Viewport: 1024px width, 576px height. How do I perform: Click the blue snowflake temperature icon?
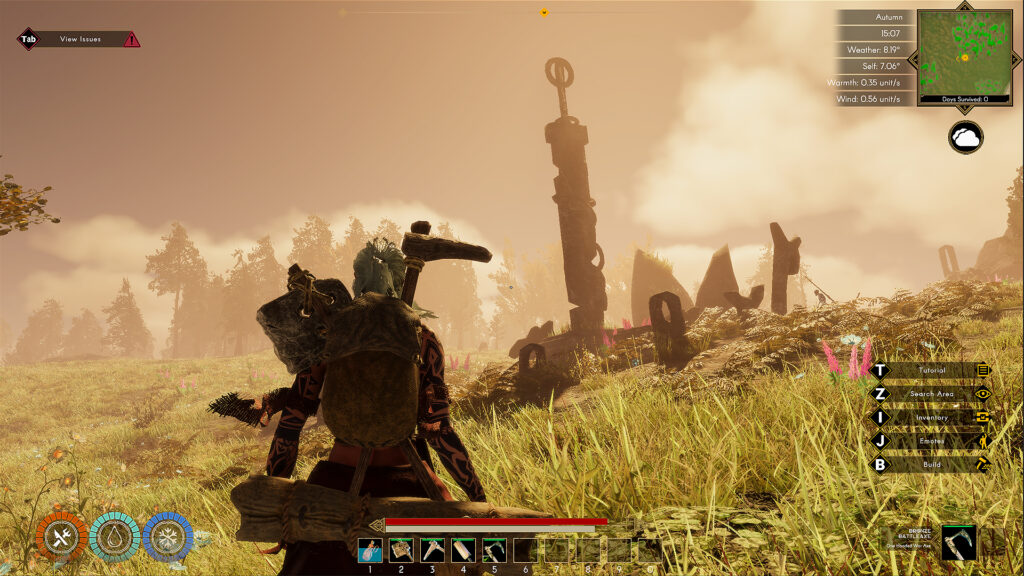[166, 537]
